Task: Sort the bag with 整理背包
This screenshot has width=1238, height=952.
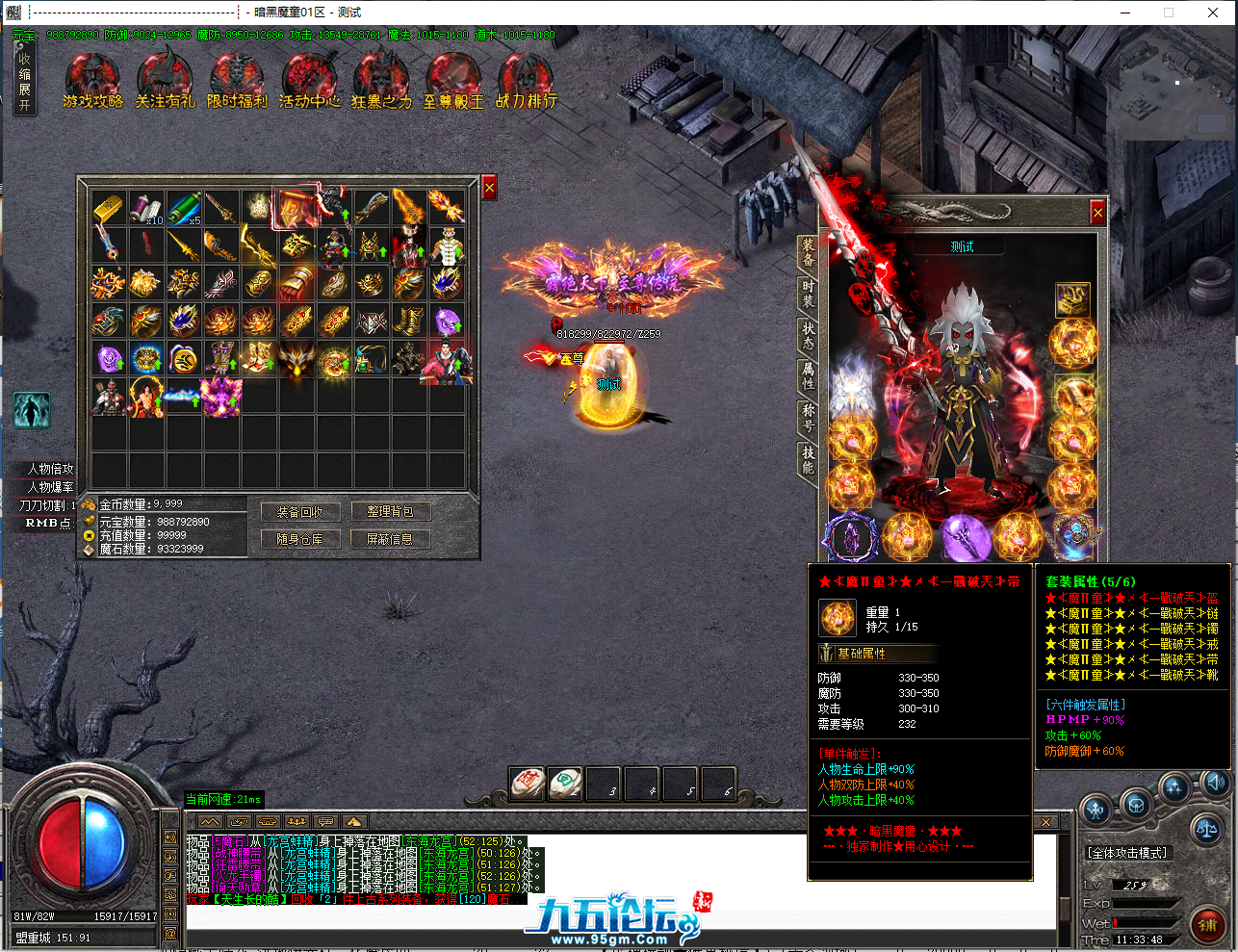Action: 390,512
